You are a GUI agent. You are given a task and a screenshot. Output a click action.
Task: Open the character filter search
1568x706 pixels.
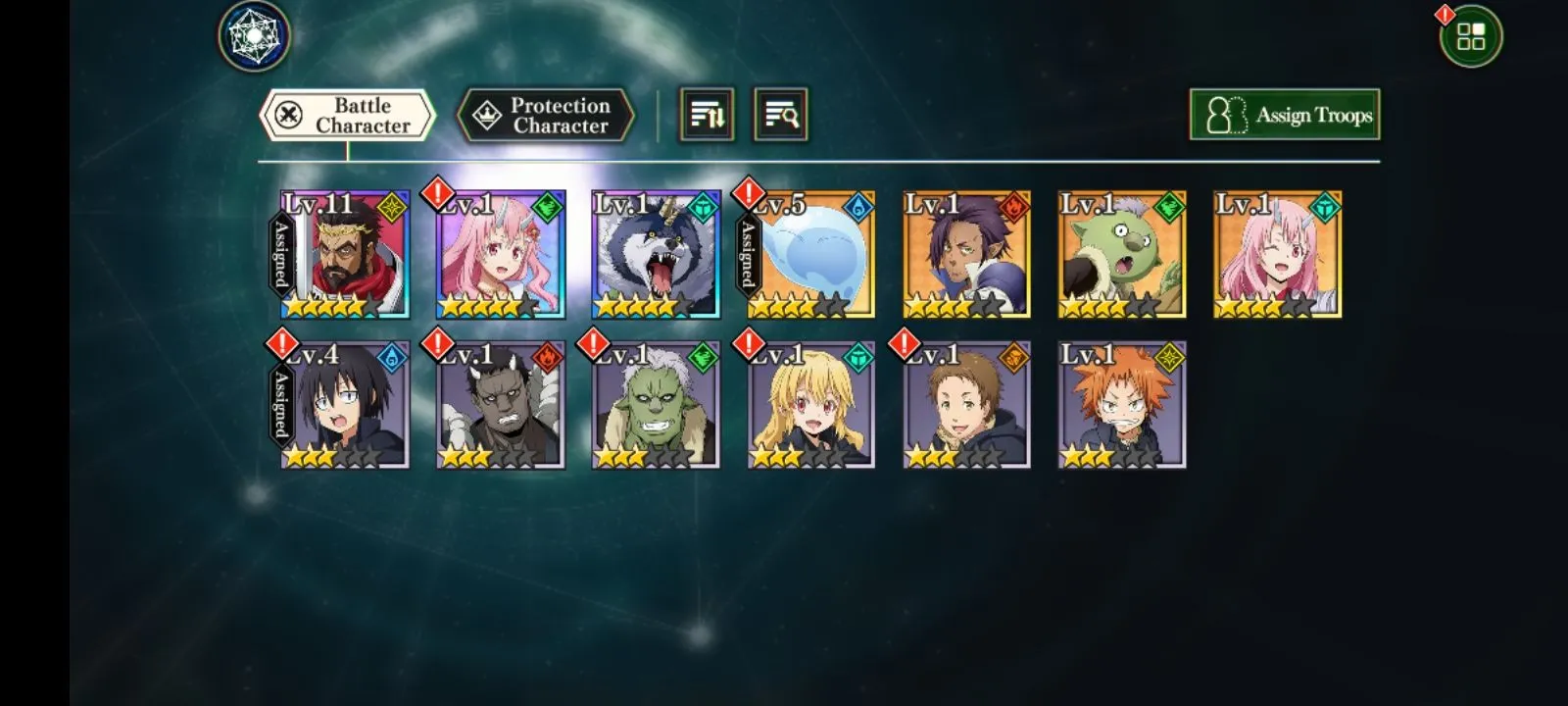coord(780,116)
